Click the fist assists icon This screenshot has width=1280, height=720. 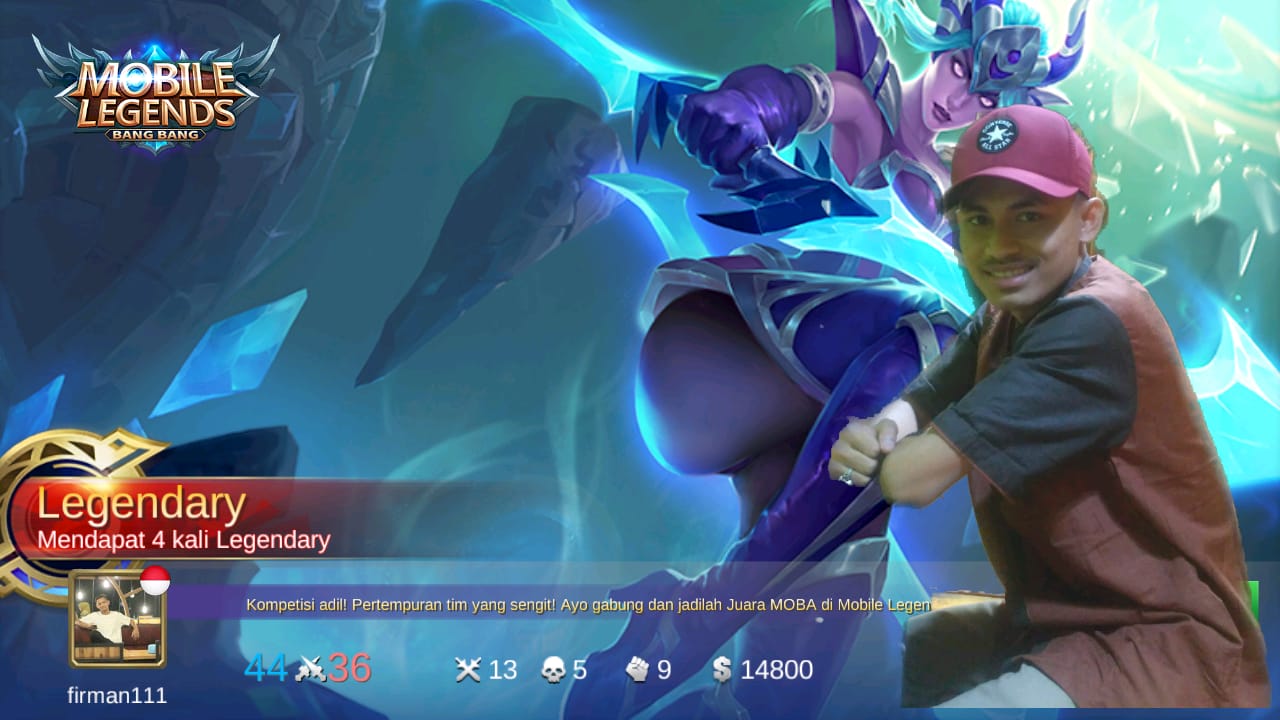pos(640,670)
